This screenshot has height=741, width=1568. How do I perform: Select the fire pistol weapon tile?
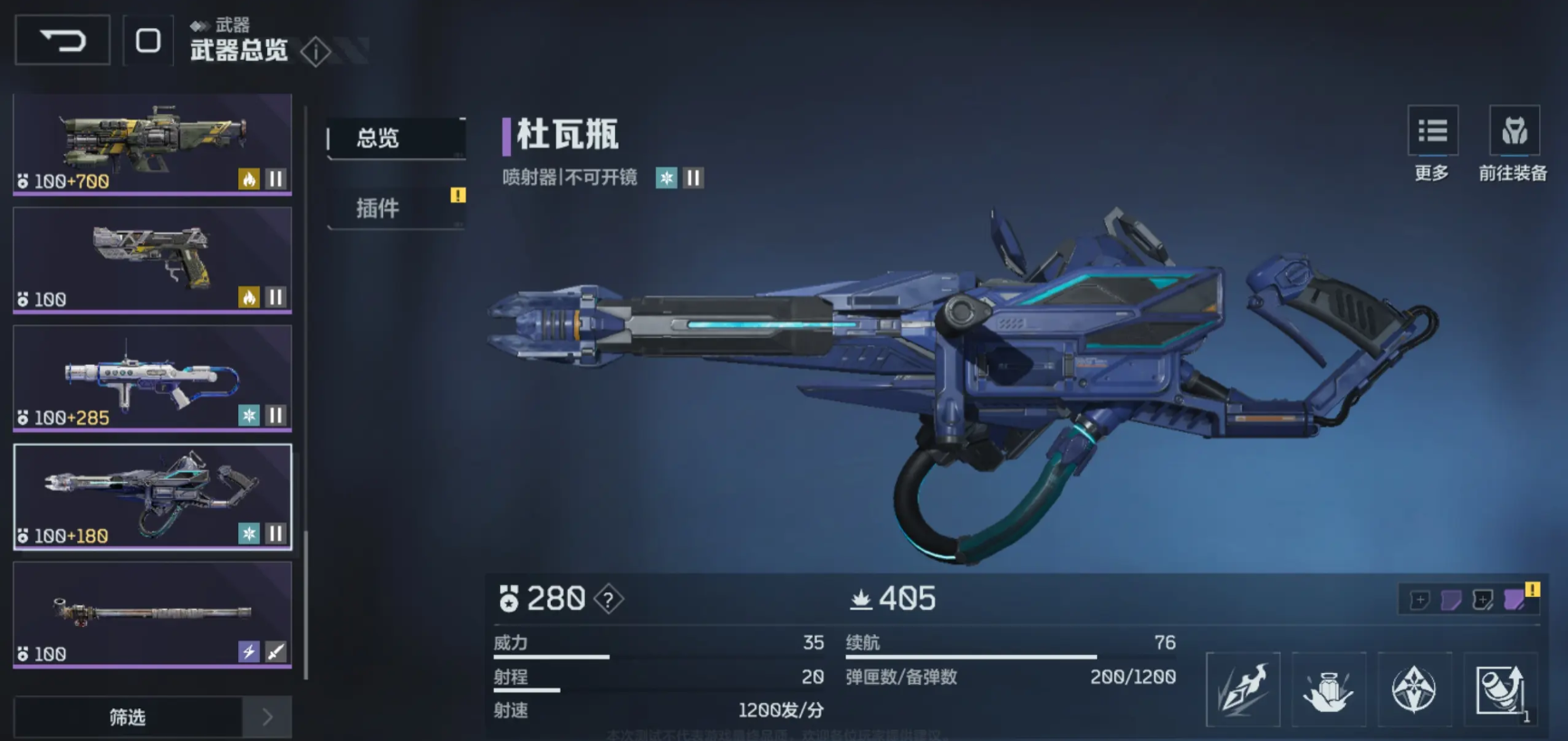[x=152, y=260]
